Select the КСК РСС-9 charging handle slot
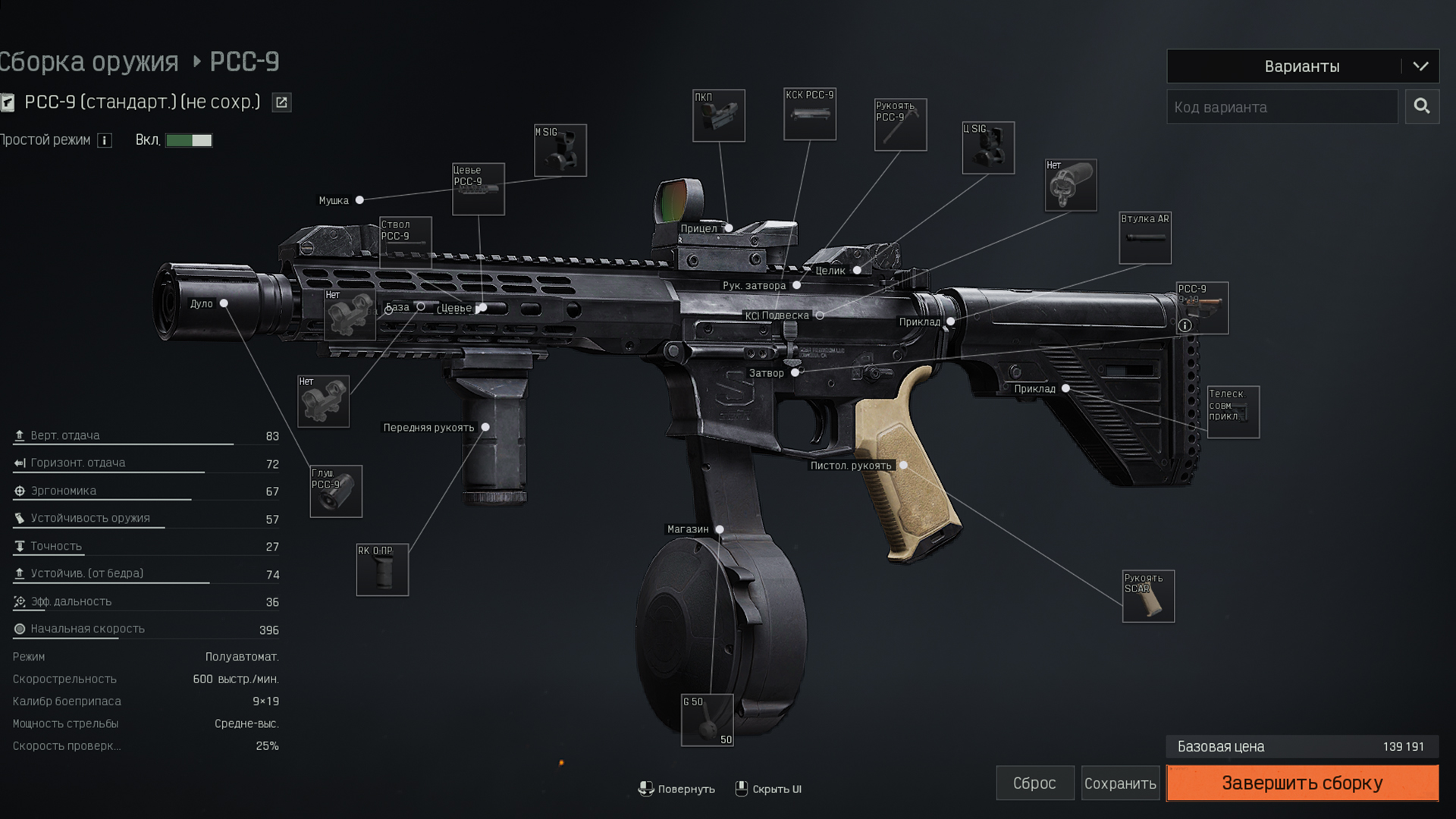Image resolution: width=1456 pixels, height=819 pixels. (810, 115)
